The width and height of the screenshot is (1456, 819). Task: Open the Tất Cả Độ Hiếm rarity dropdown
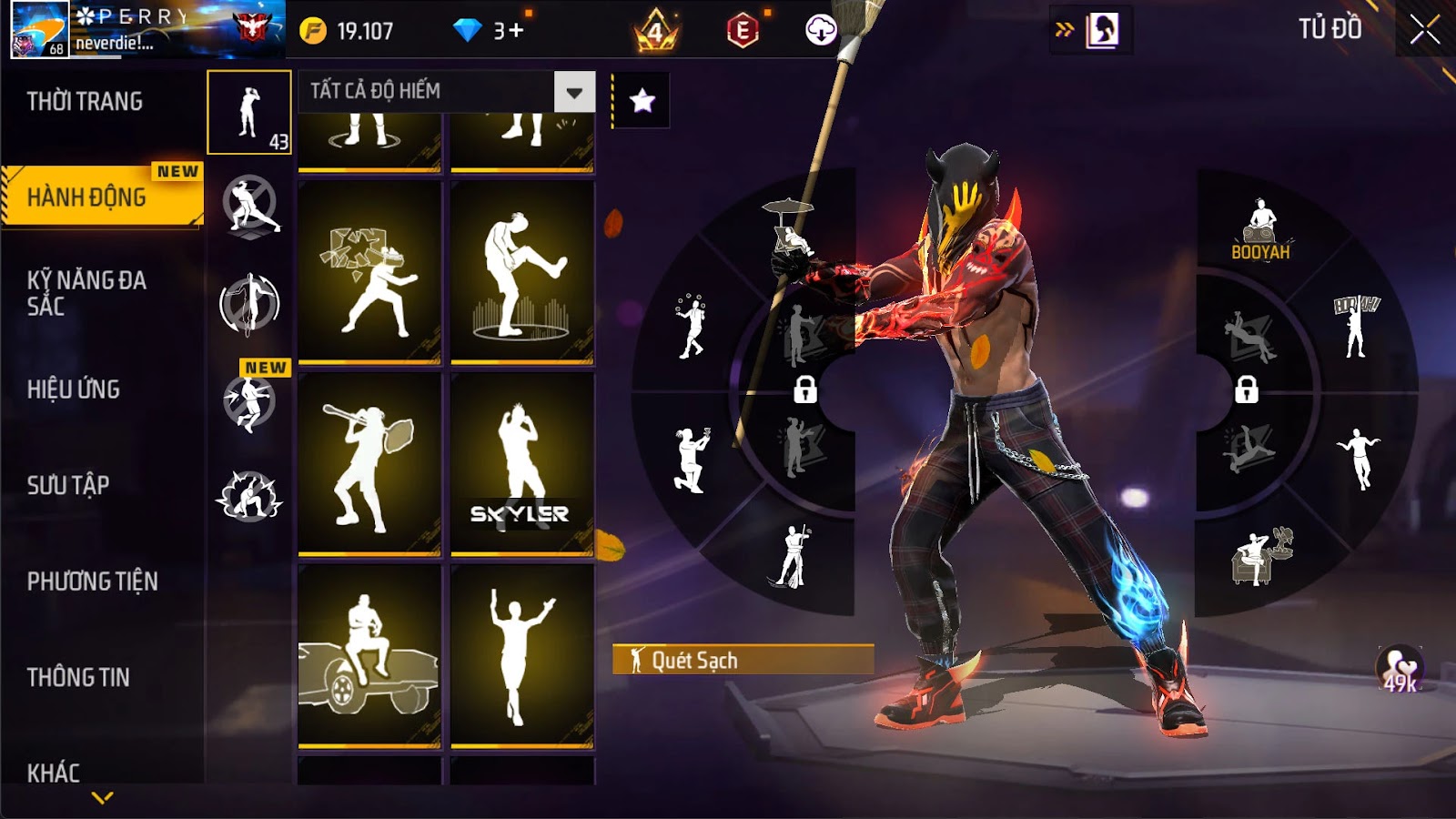click(x=574, y=92)
